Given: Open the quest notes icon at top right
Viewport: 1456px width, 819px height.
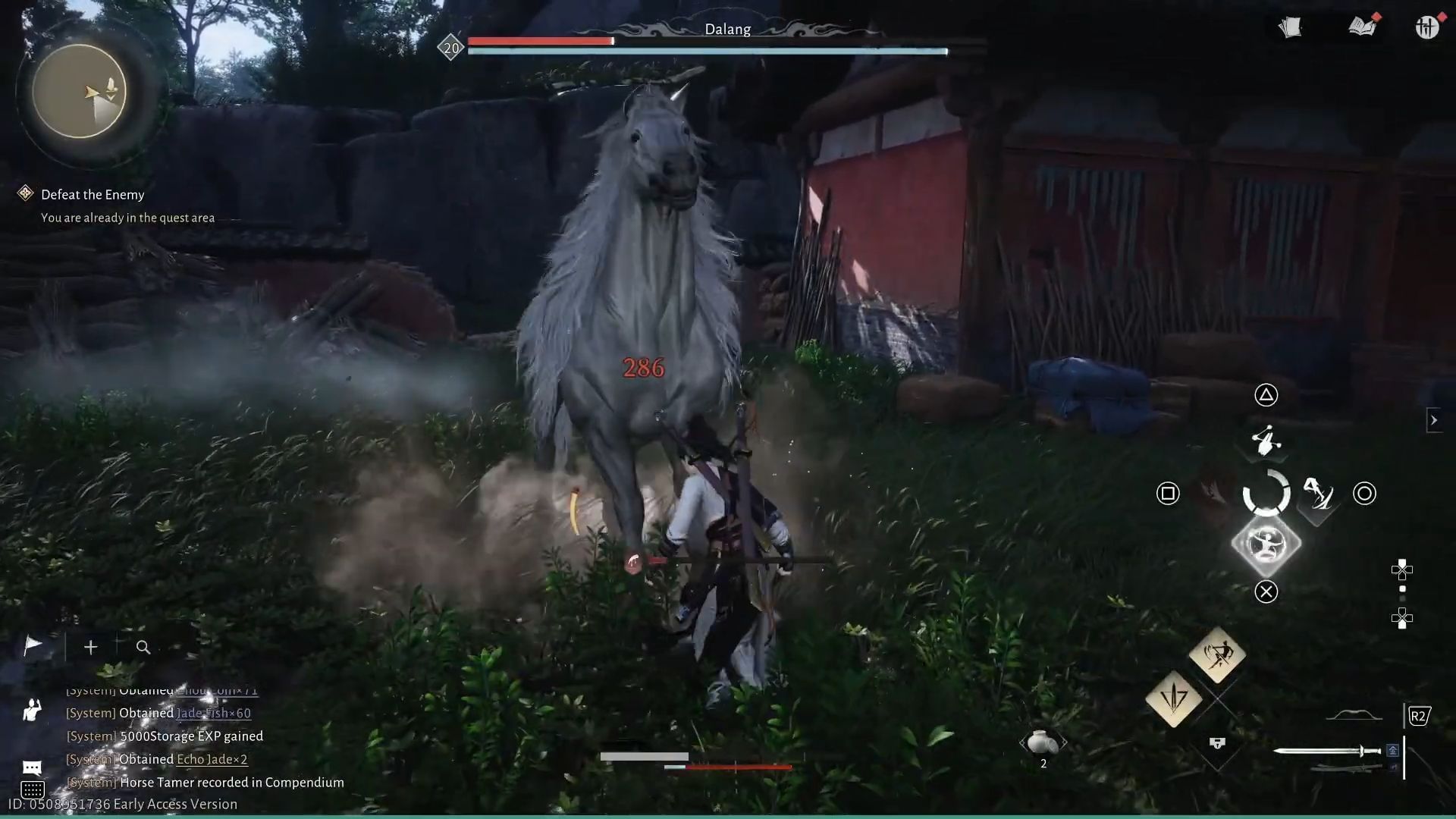Looking at the screenshot, I should [x=1291, y=27].
